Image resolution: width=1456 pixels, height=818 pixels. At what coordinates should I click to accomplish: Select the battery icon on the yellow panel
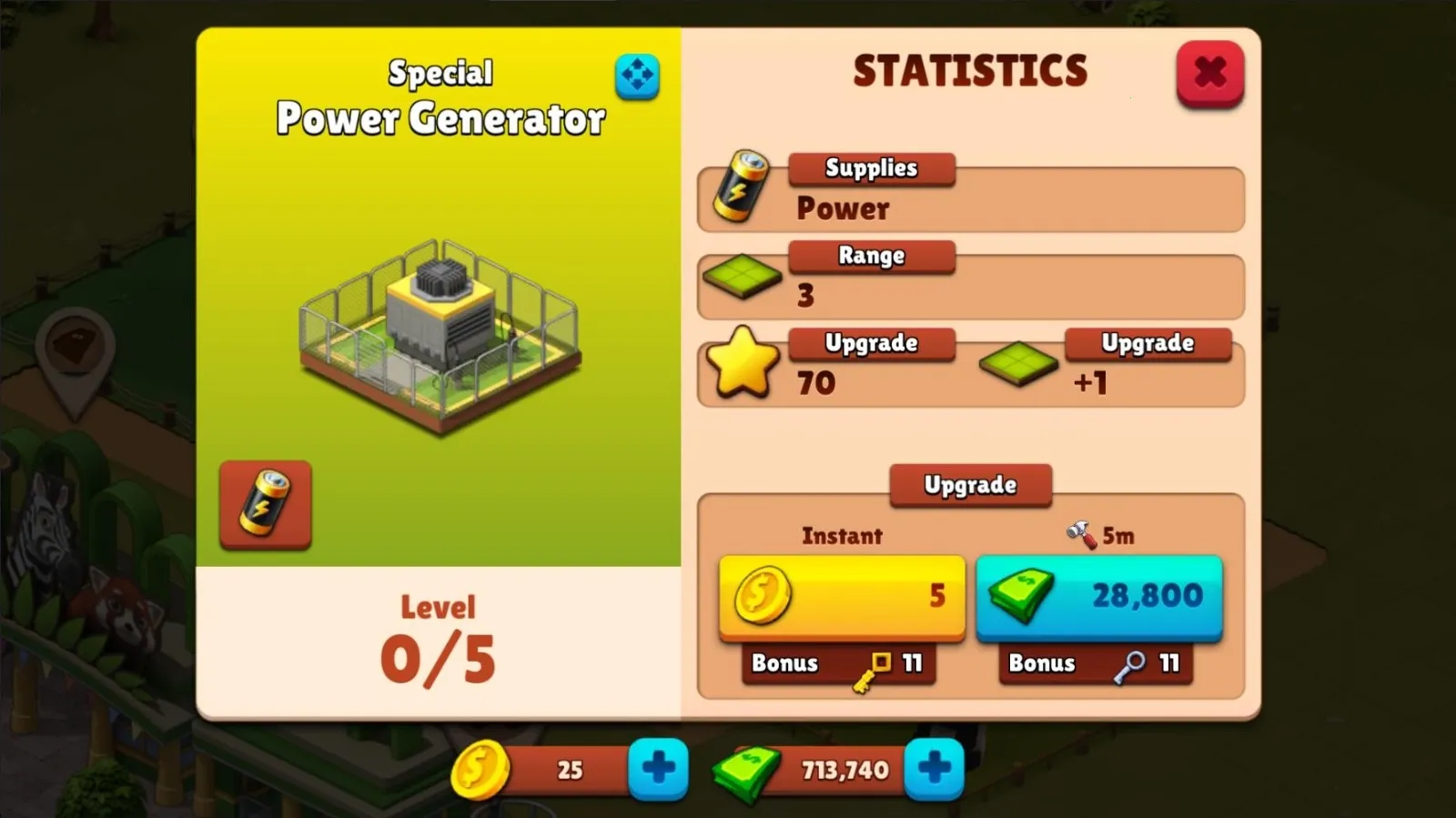pos(263,506)
